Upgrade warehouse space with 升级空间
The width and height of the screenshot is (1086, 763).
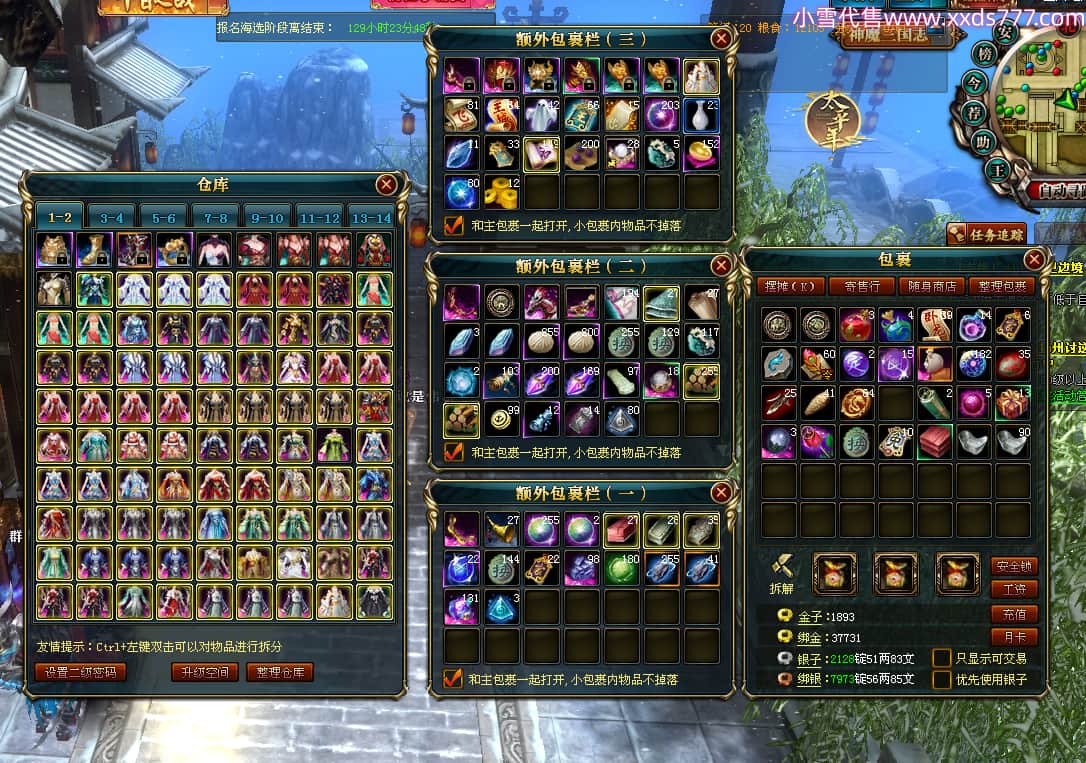click(204, 672)
